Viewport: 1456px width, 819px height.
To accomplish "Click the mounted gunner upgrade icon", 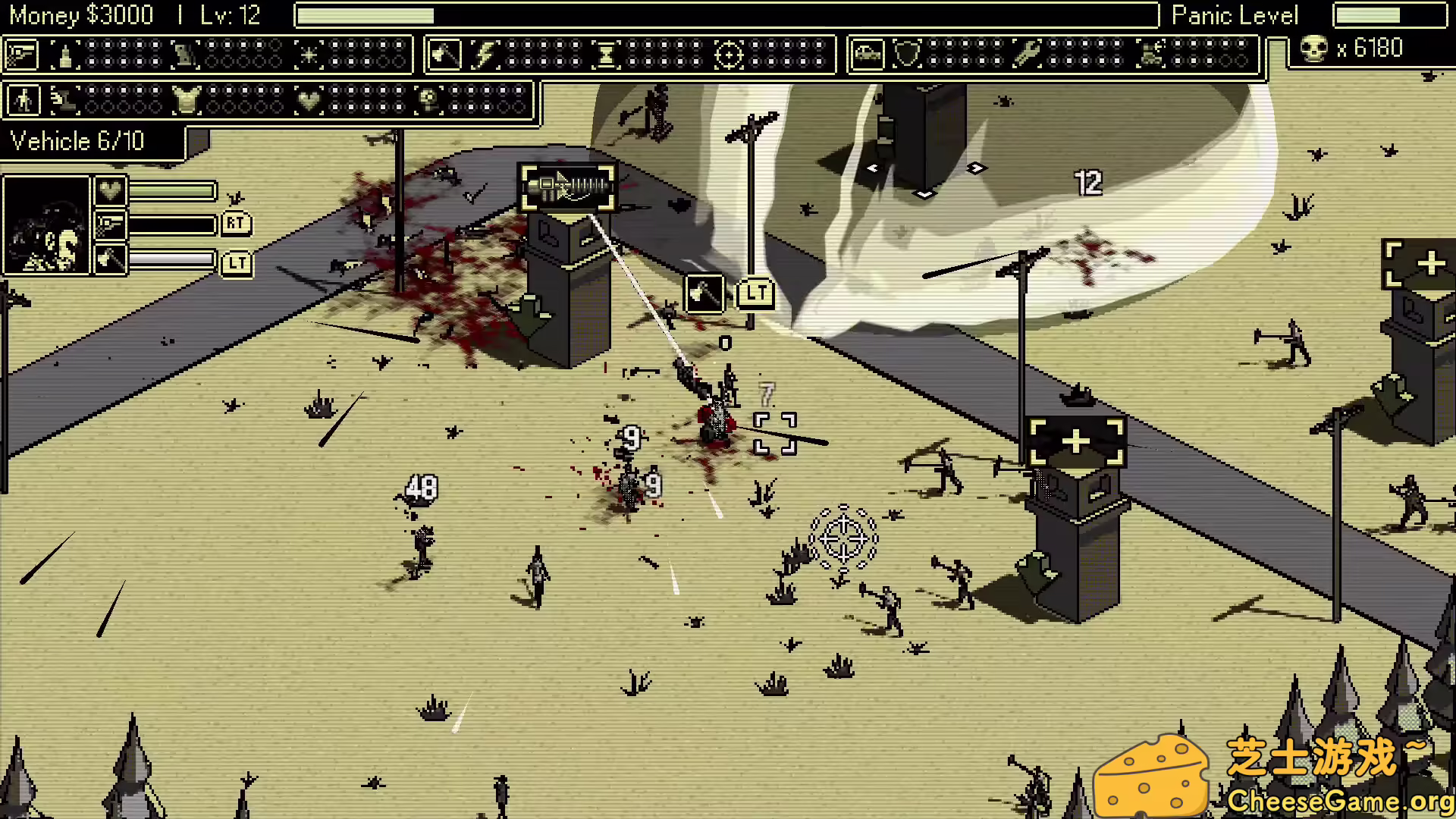I will 1150,55.
